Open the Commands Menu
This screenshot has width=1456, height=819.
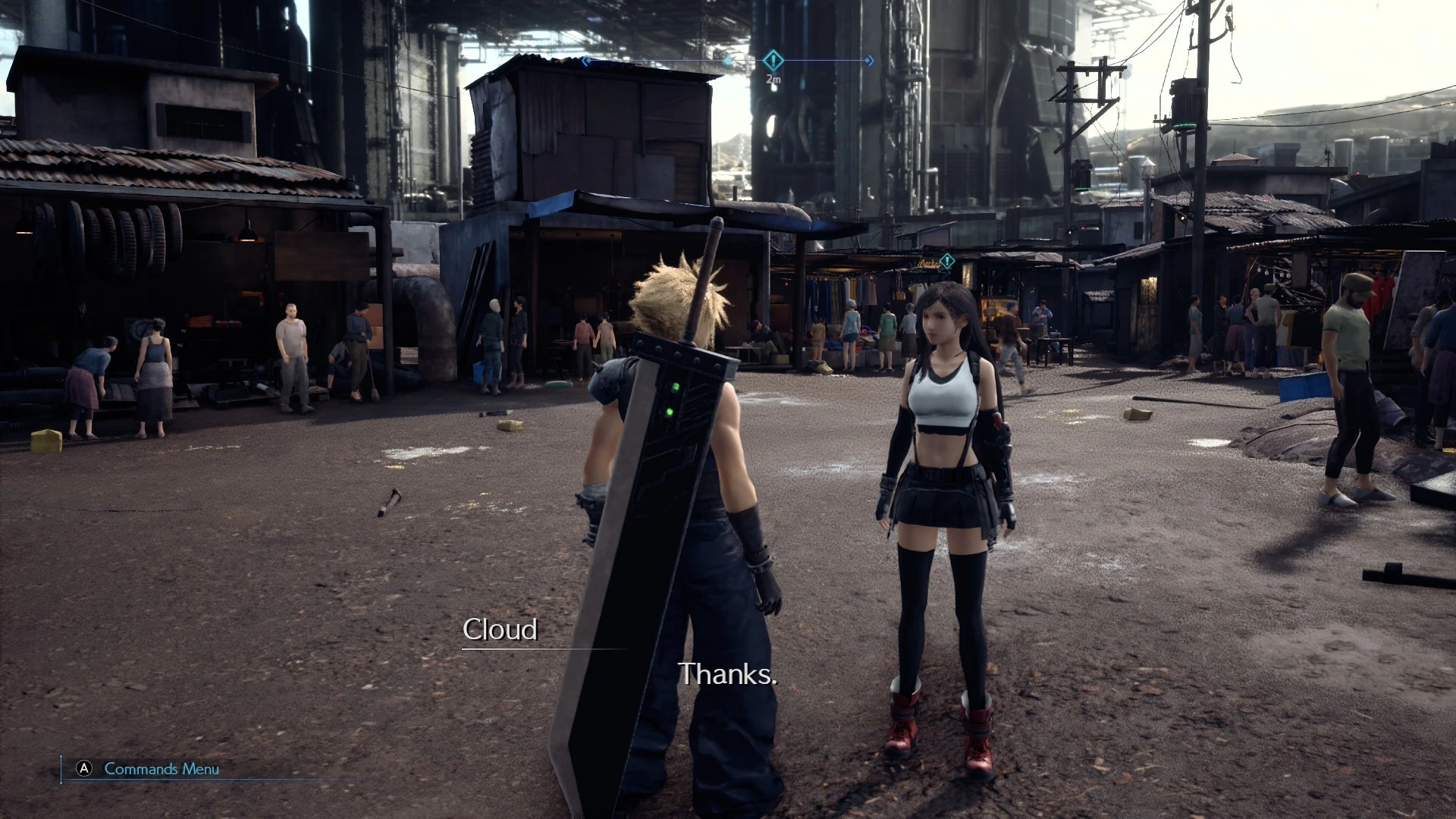[149, 769]
